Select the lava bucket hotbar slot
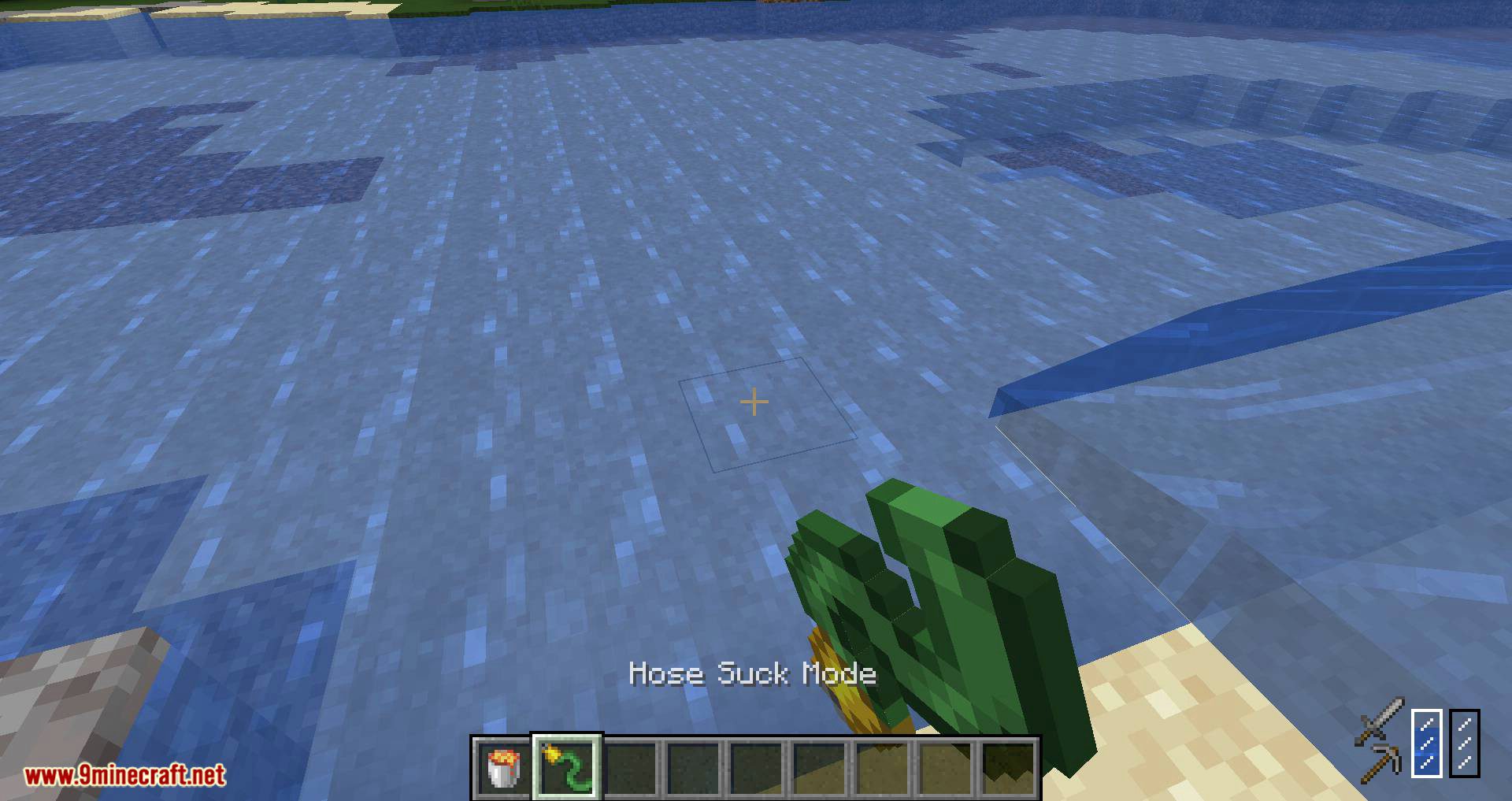 (503, 768)
